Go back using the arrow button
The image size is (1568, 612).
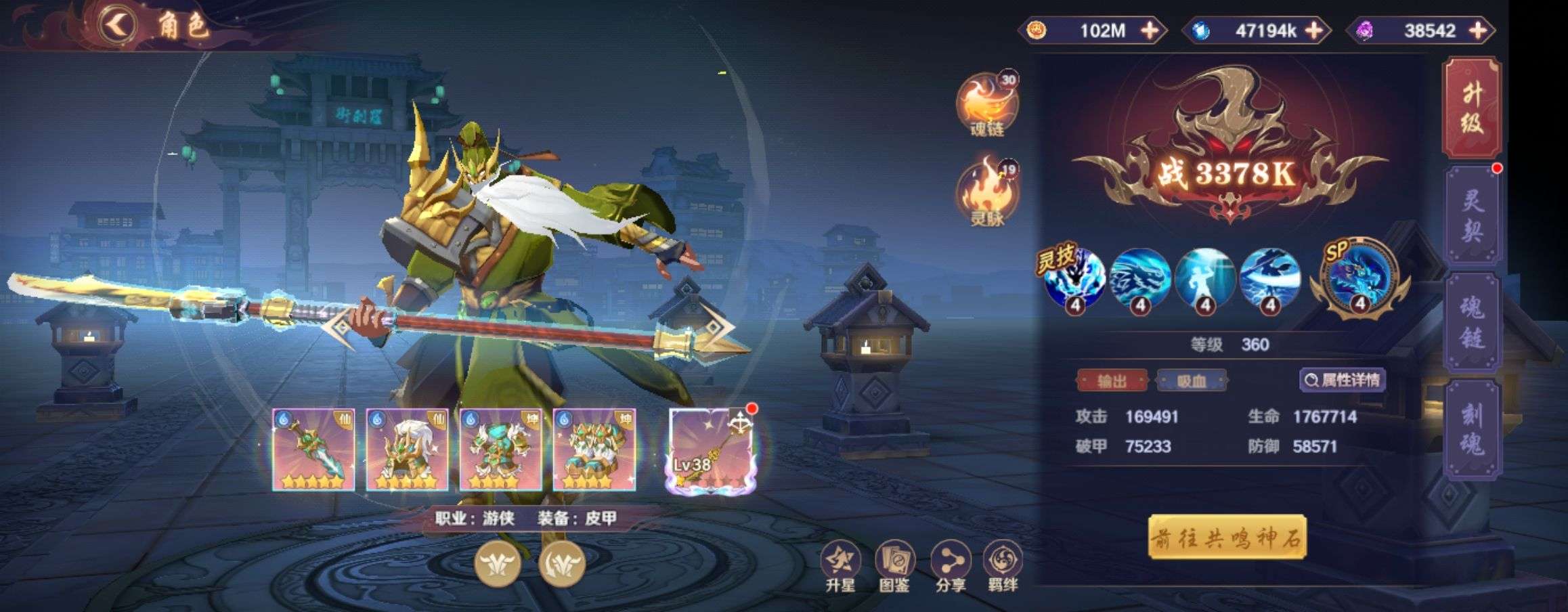click(x=118, y=26)
